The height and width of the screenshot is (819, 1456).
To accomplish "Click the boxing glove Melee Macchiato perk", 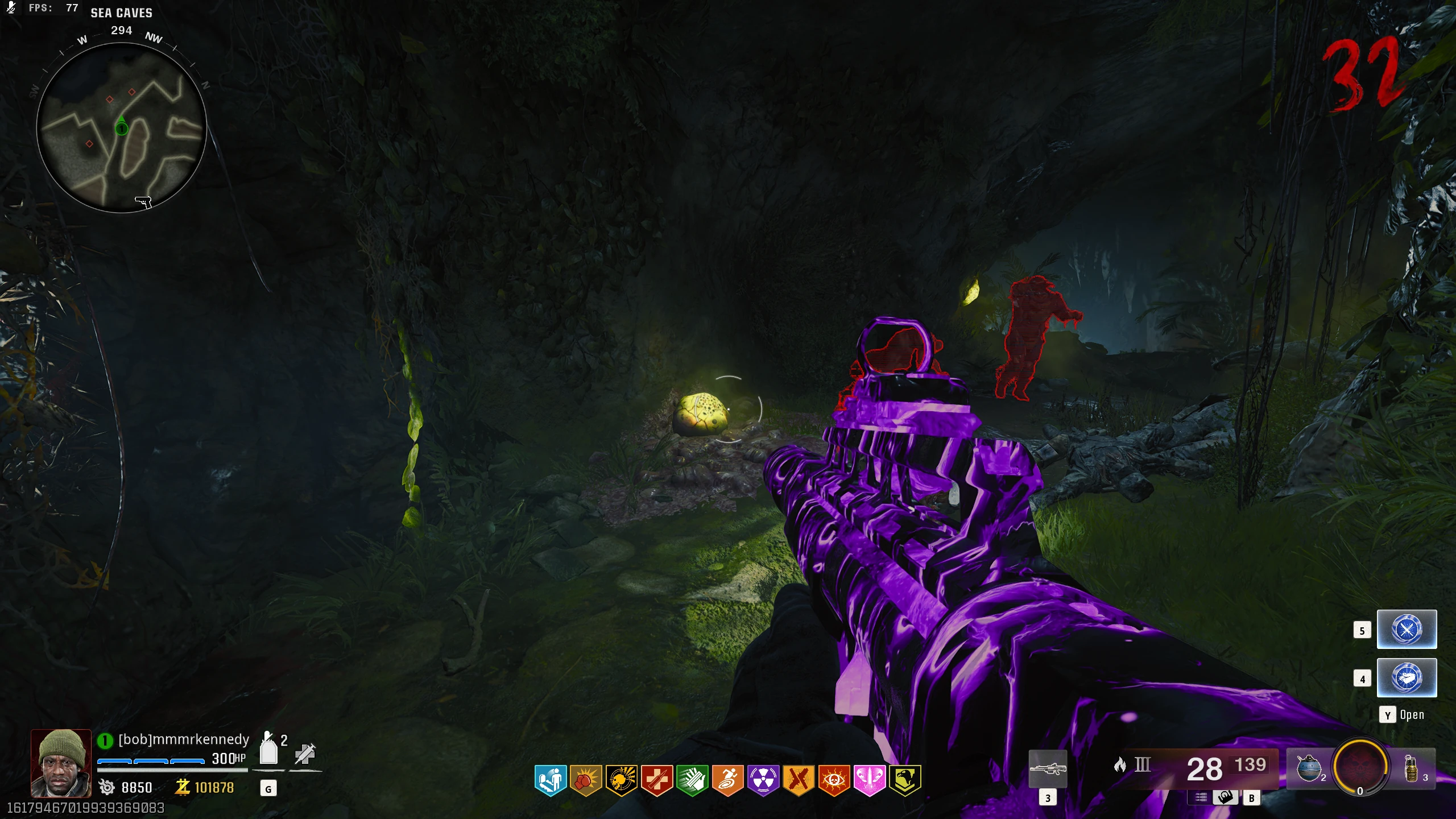I will click(x=586, y=780).
